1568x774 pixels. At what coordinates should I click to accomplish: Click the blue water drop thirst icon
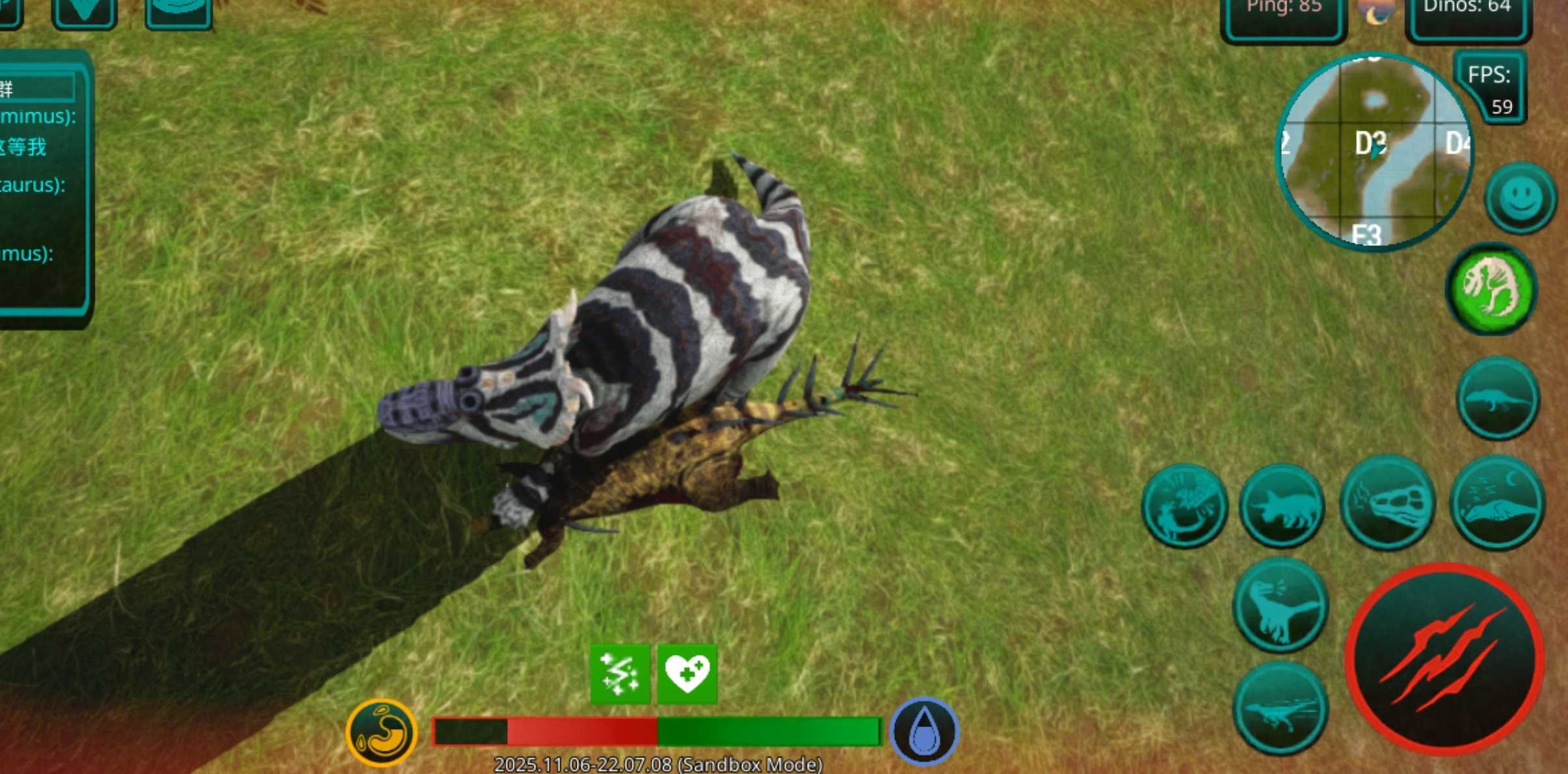coord(924,732)
